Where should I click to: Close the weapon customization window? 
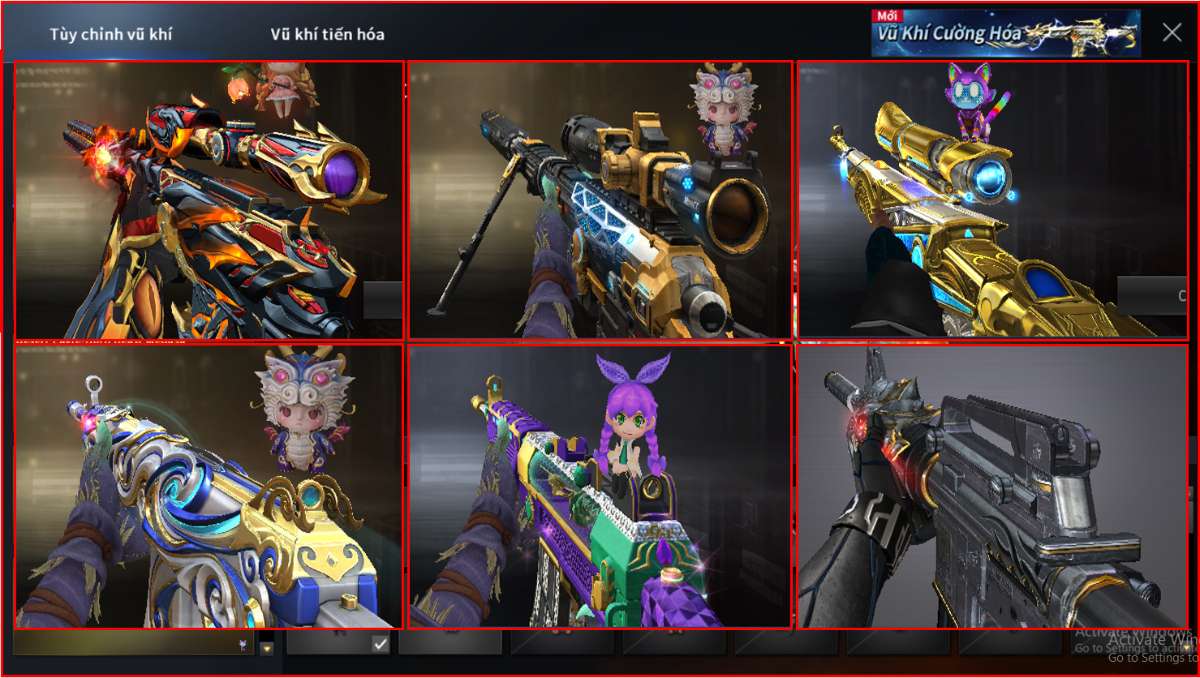[x=1172, y=32]
